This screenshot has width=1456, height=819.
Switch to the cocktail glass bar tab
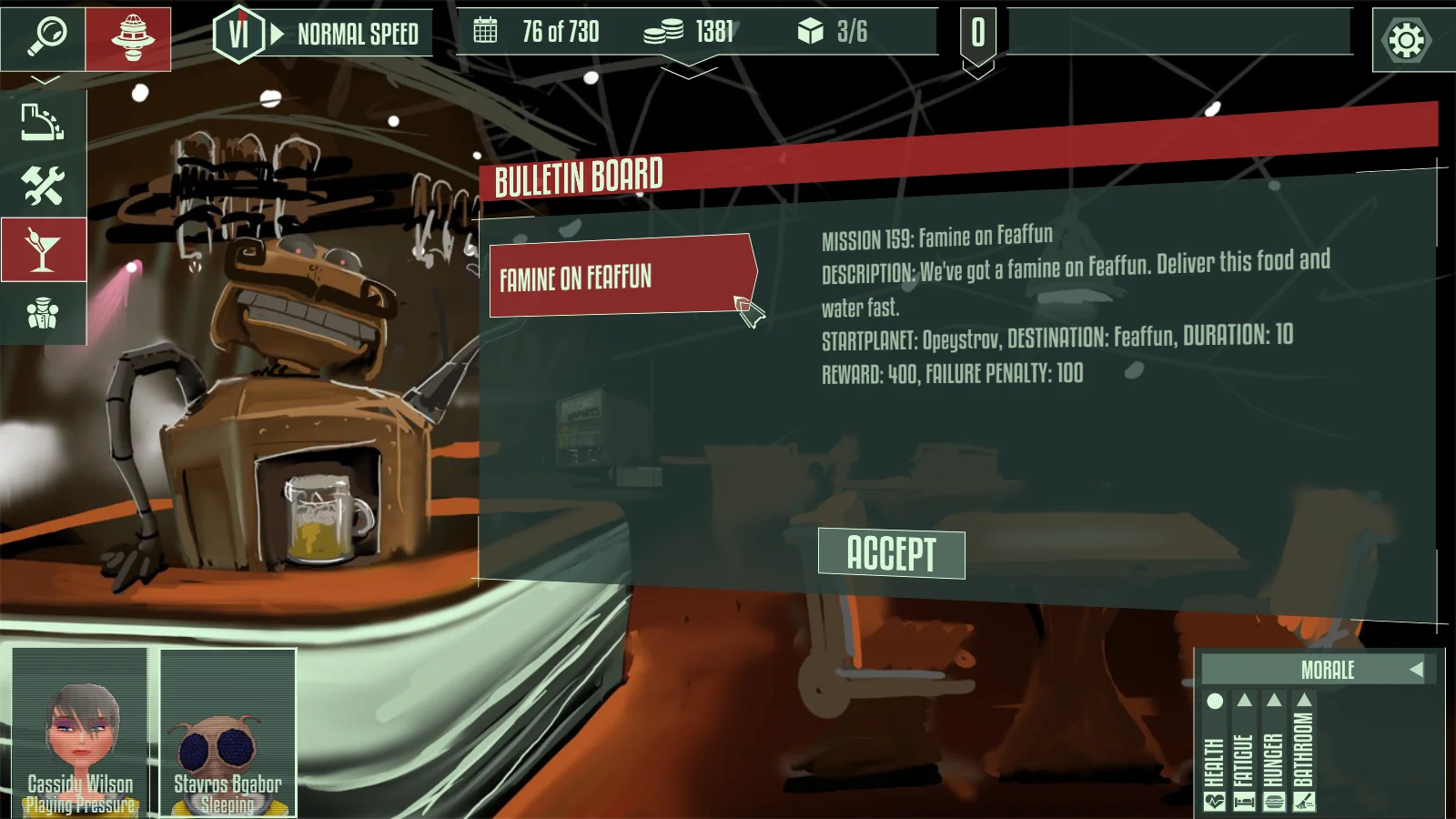coord(43,249)
